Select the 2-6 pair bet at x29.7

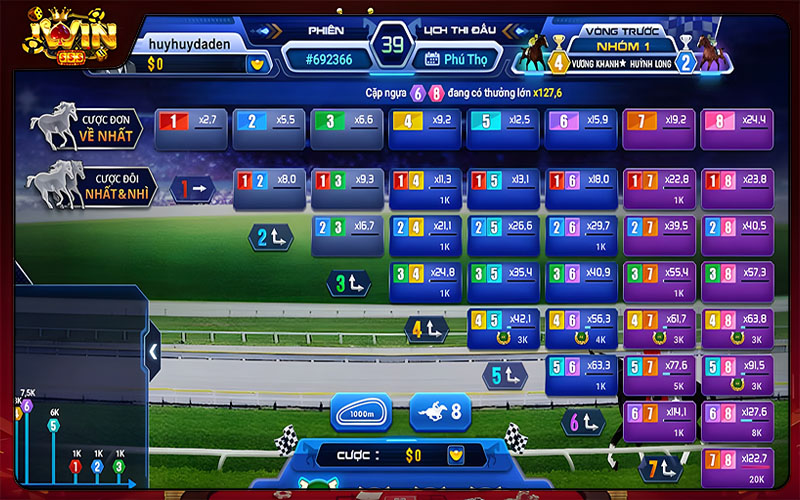pos(581,230)
